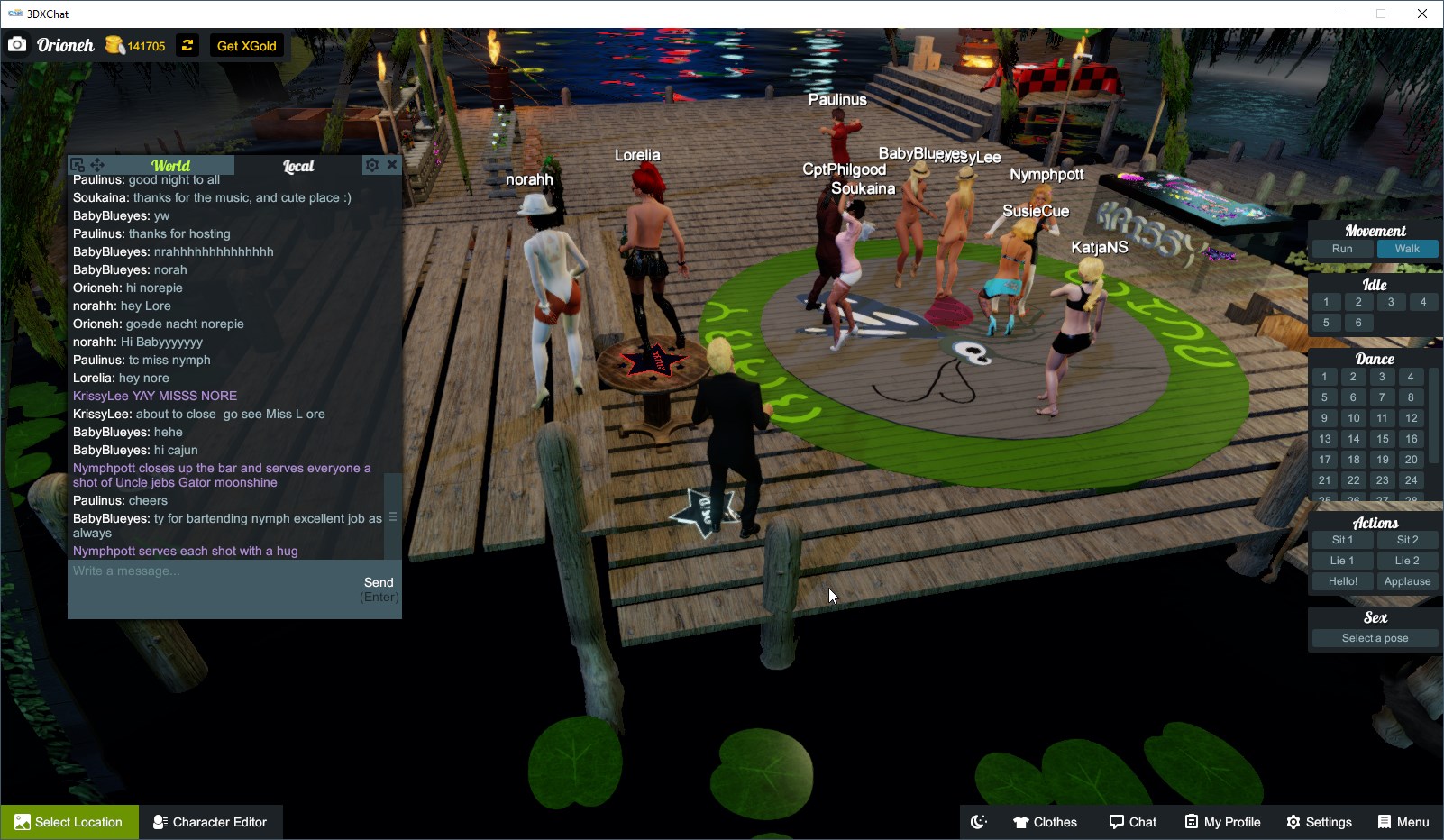1444x840 pixels.
Task: Collapse the Dance panel header
Action: click(1375, 357)
